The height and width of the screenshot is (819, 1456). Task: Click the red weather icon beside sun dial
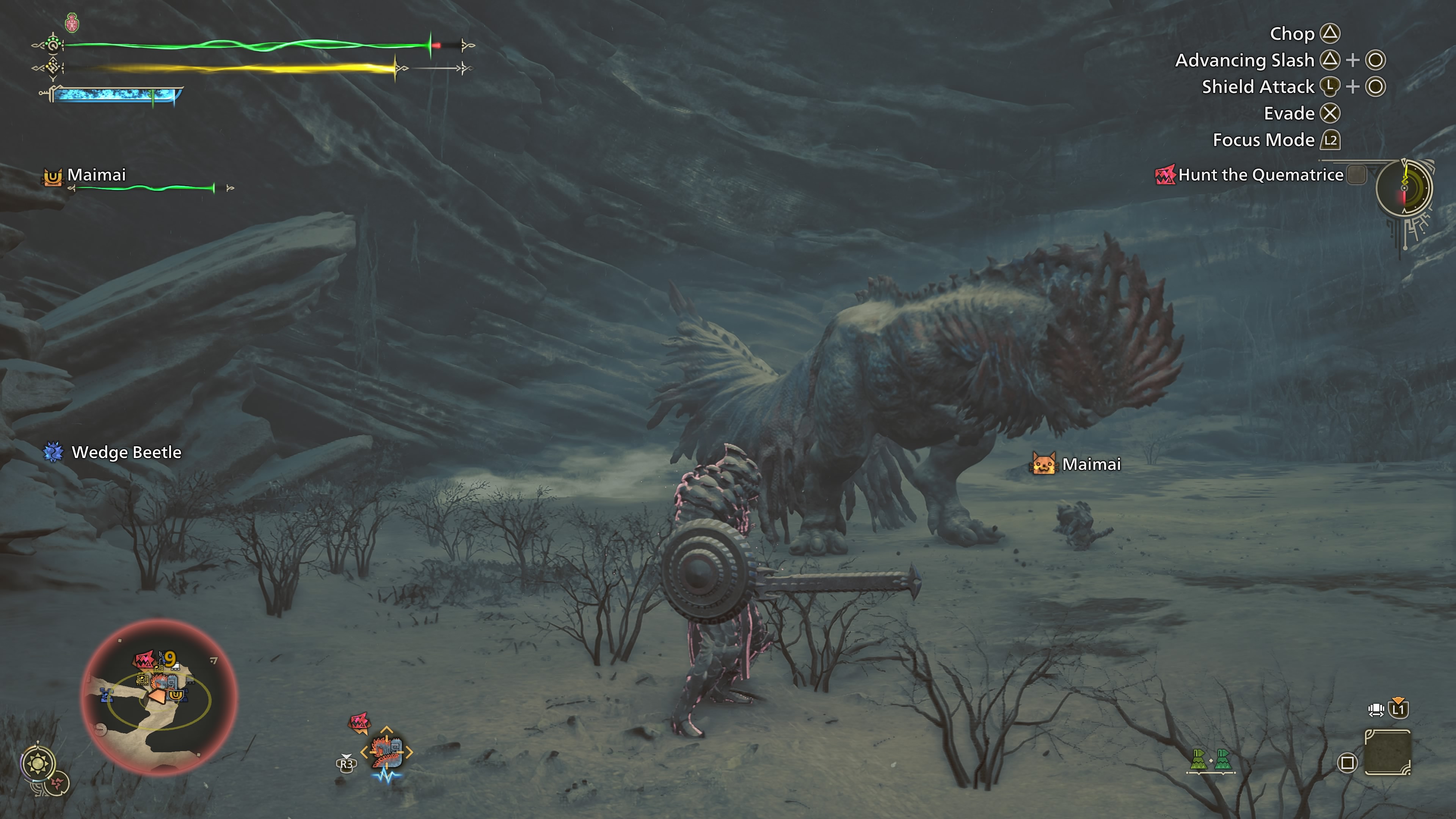pos(58,783)
